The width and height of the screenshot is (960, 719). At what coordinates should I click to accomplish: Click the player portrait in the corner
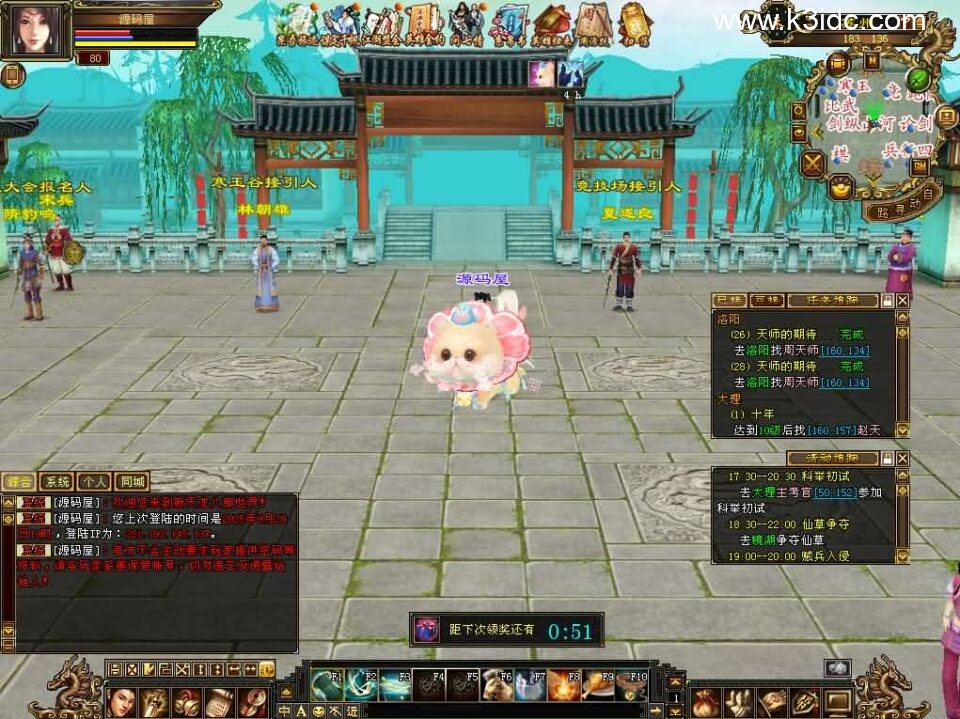click(x=35, y=31)
